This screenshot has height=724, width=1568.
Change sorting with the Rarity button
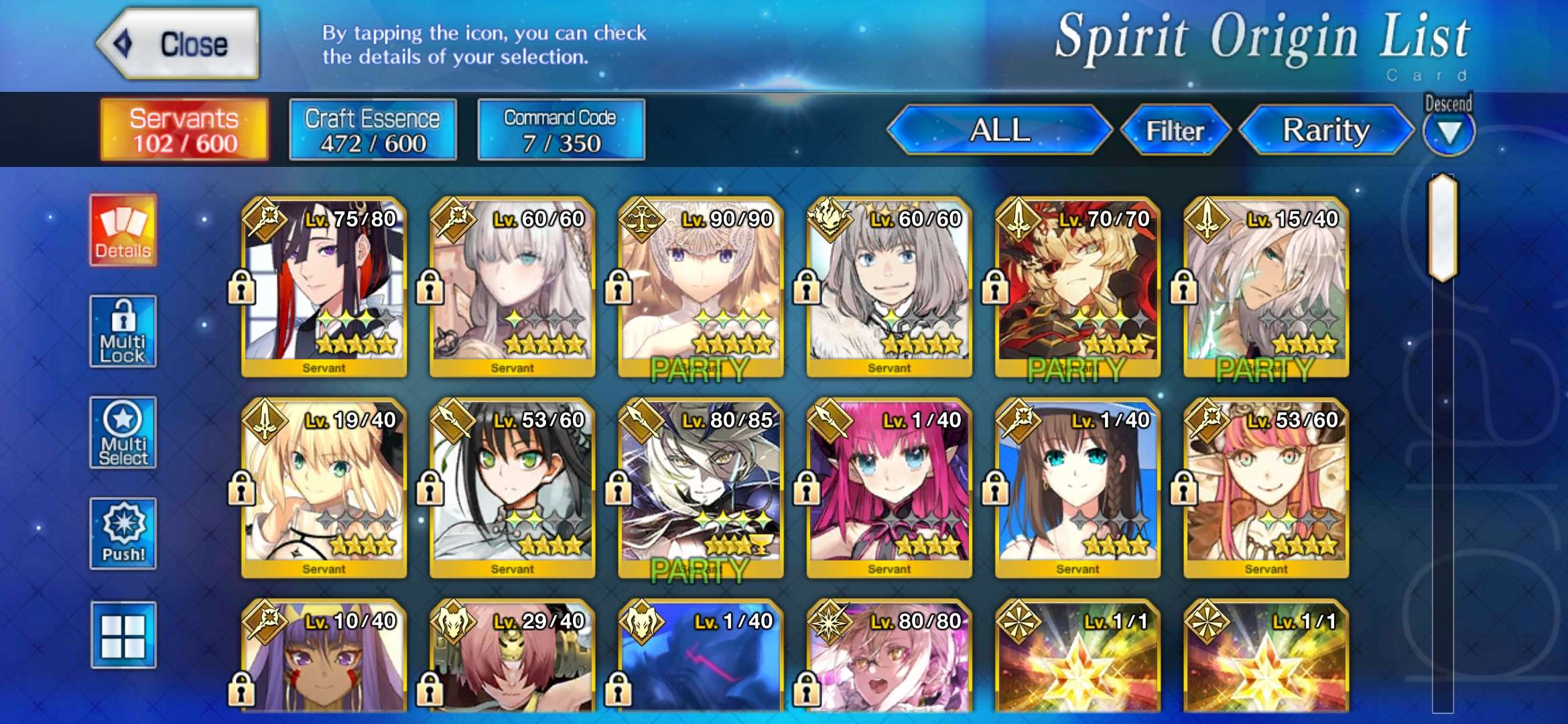(1325, 130)
